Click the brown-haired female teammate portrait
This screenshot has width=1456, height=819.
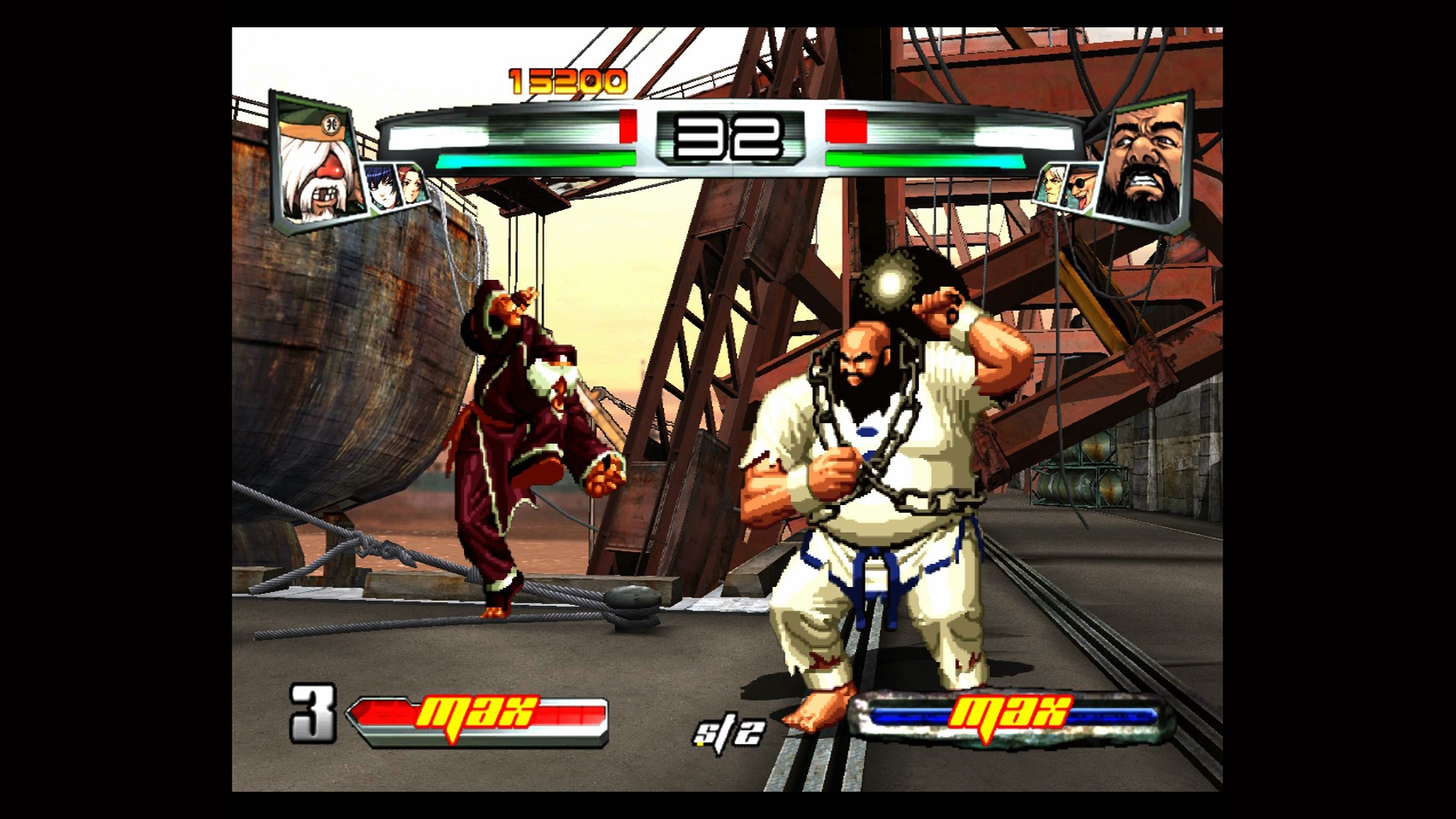[x=412, y=184]
